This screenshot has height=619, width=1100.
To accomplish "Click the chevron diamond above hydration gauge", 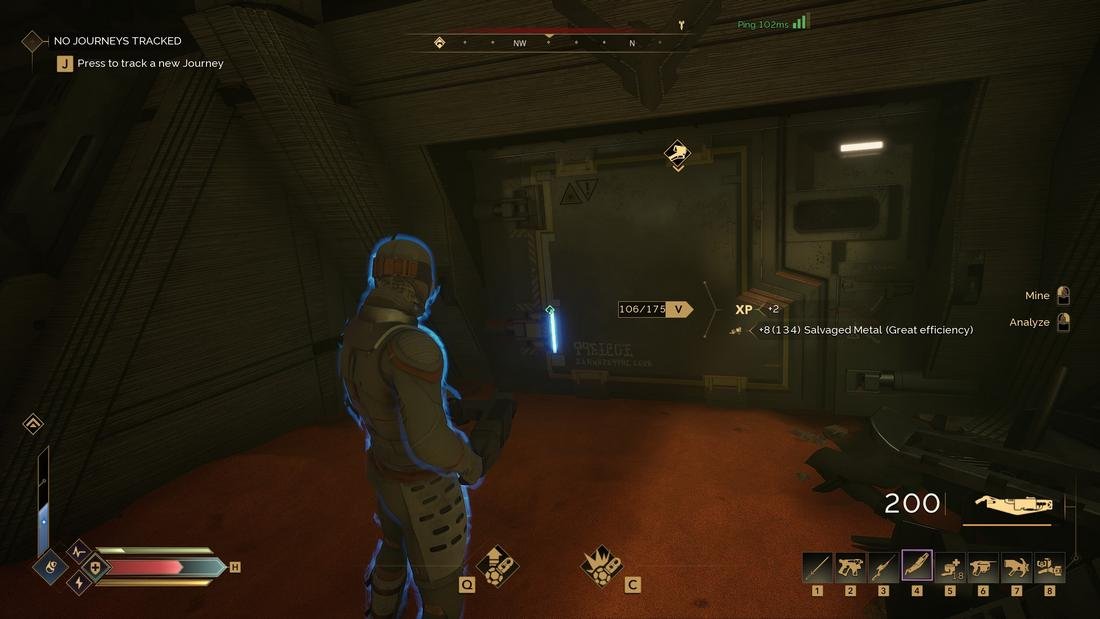I will click(x=33, y=424).
